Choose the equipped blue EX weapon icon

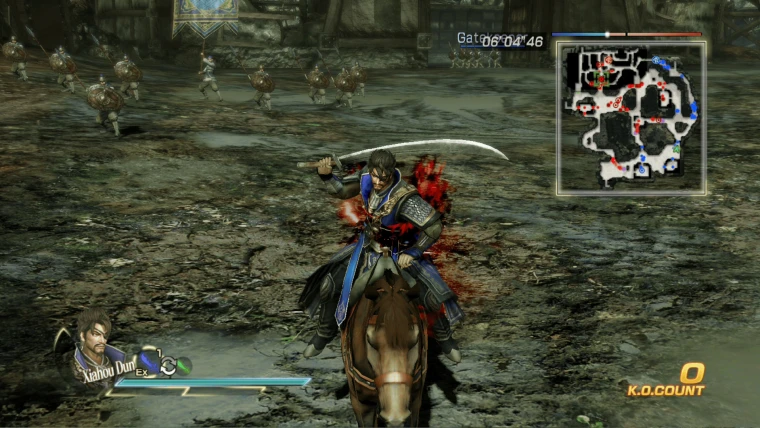tap(149, 361)
